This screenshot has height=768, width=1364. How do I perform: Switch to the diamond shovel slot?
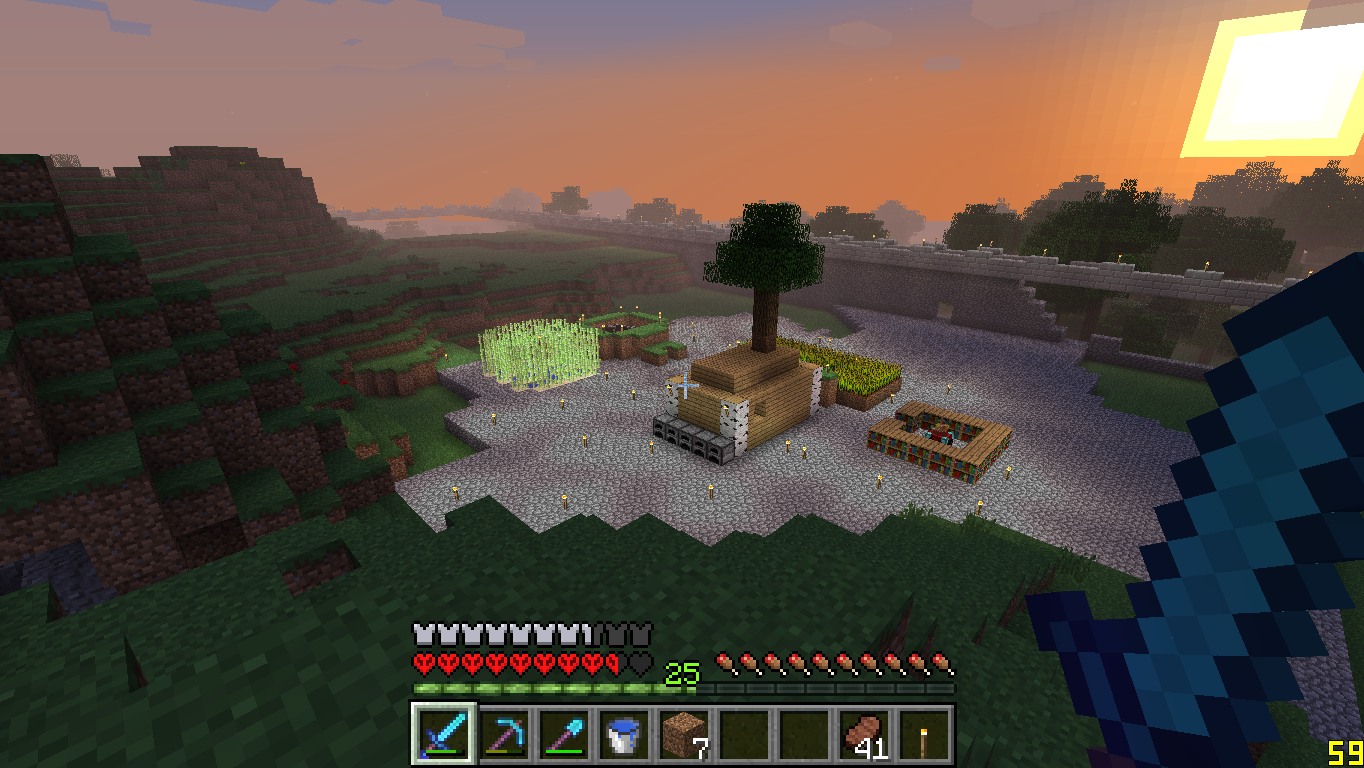coord(563,736)
